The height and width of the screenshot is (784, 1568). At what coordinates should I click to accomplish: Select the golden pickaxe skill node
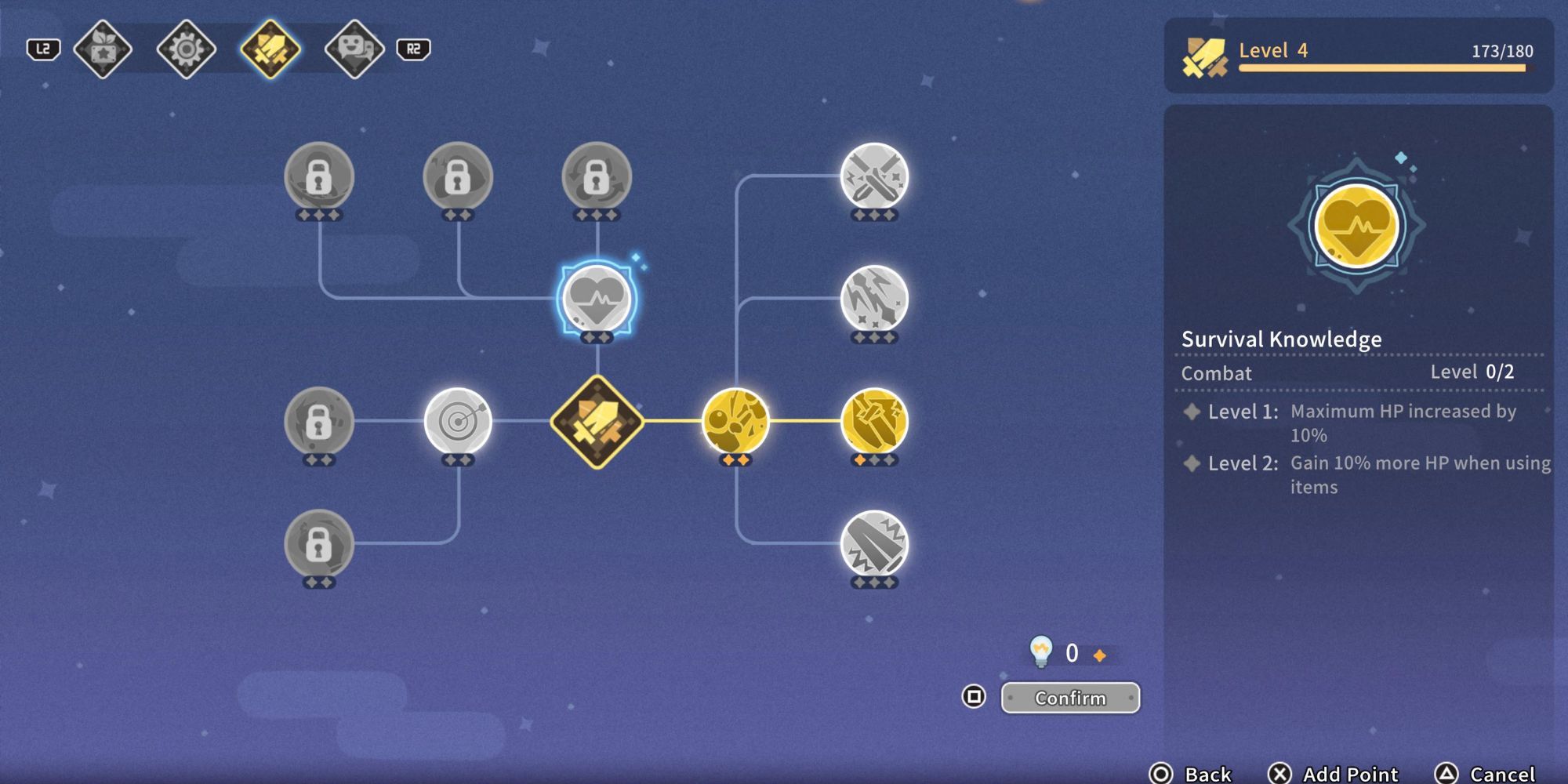point(873,421)
